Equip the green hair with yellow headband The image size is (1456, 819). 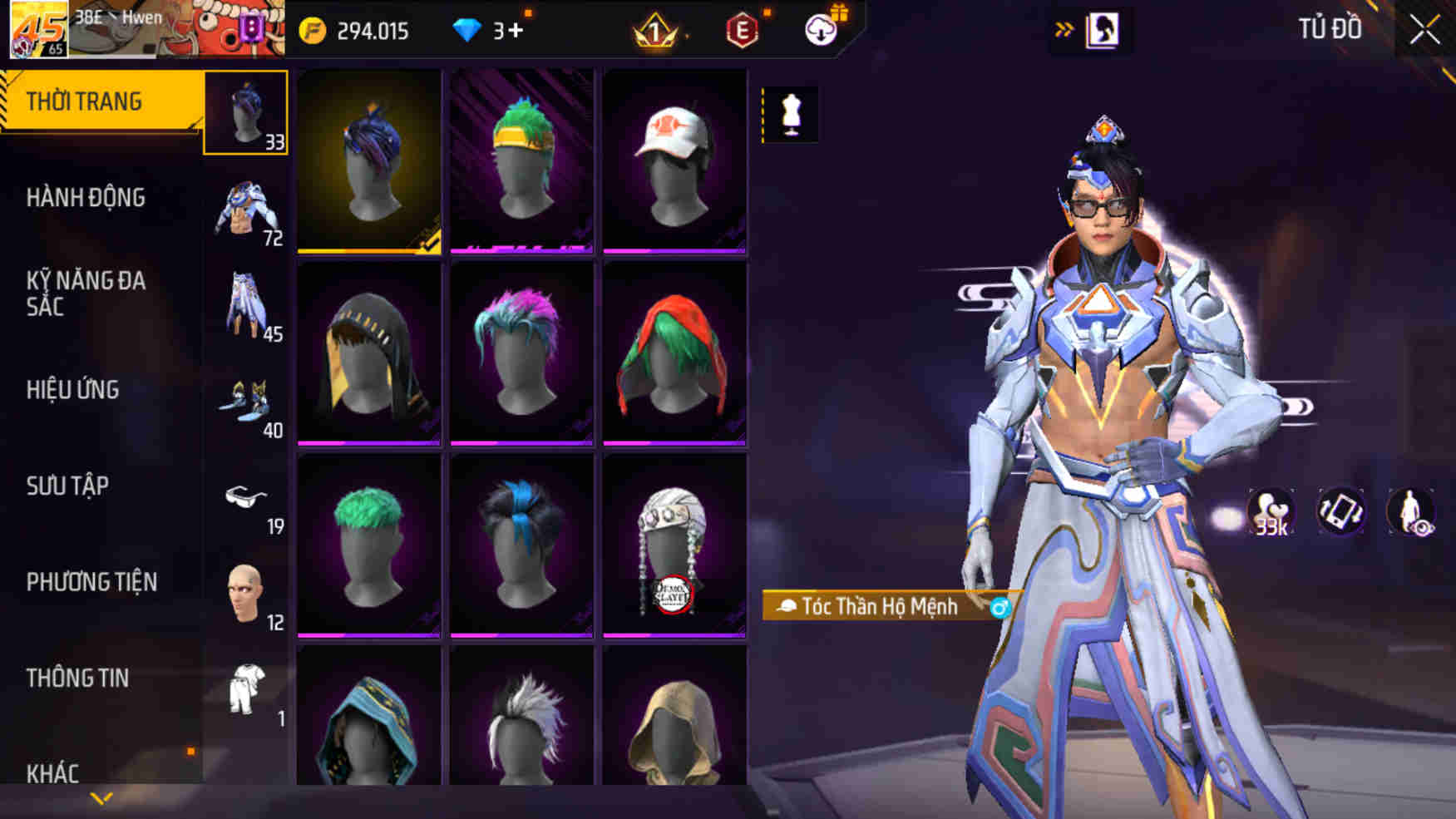[x=521, y=160]
